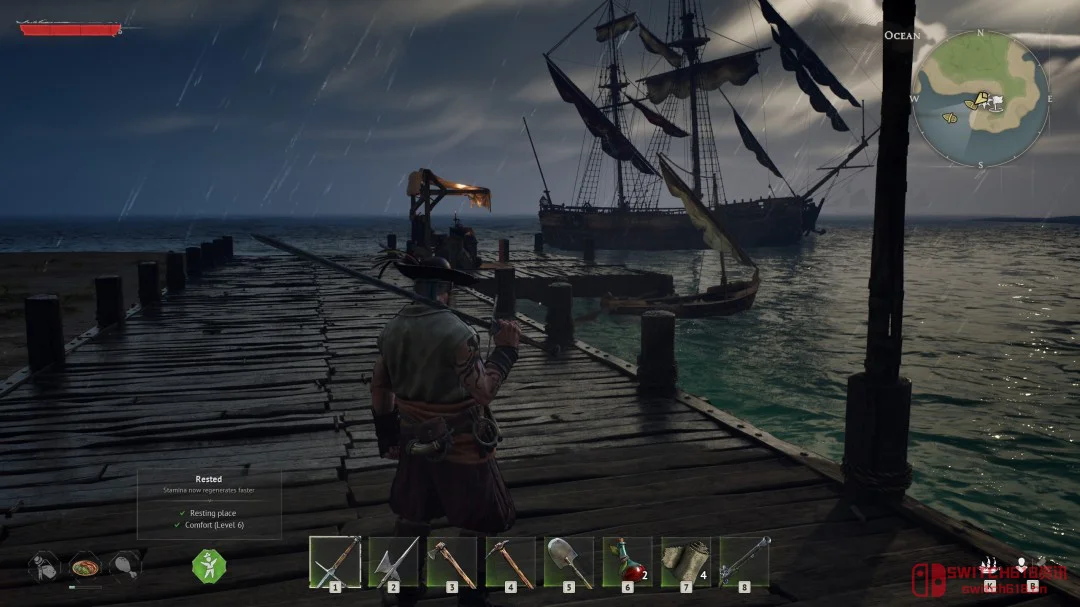Viewport: 1080px width, 607px height.
Task: Click the empty bottle-and-bread food slot
Action: [x=44, y=565]
